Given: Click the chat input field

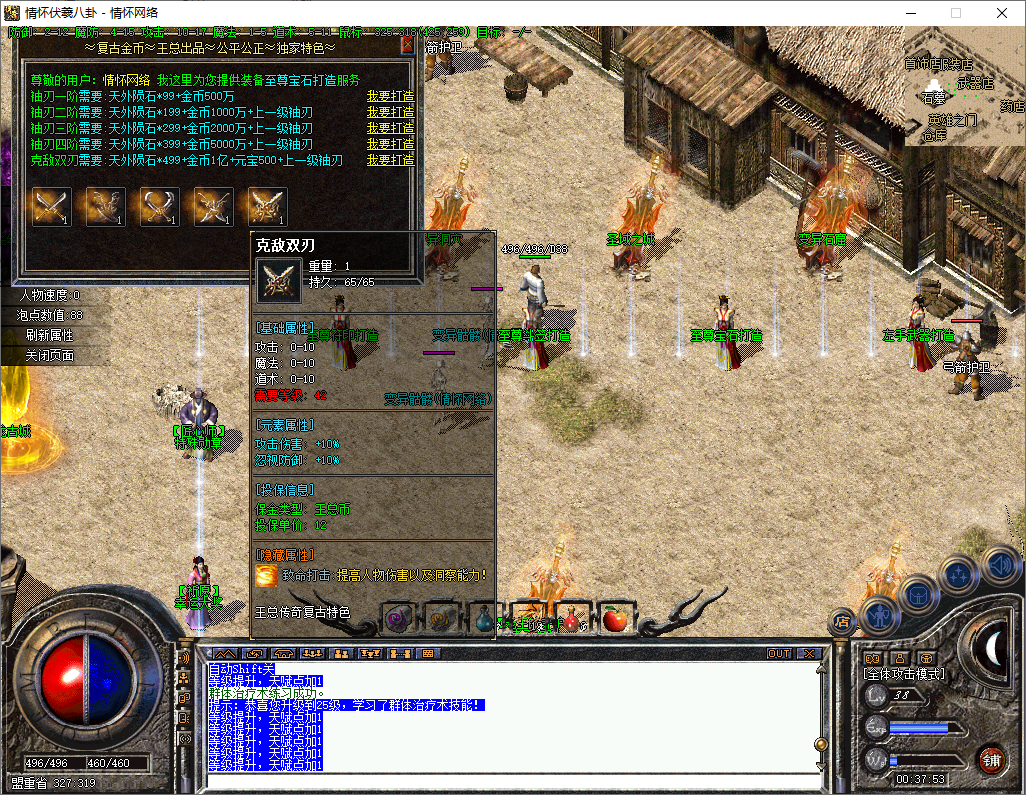Looking at the screenshot, I should pyautogui.click(x=510, y=781).
